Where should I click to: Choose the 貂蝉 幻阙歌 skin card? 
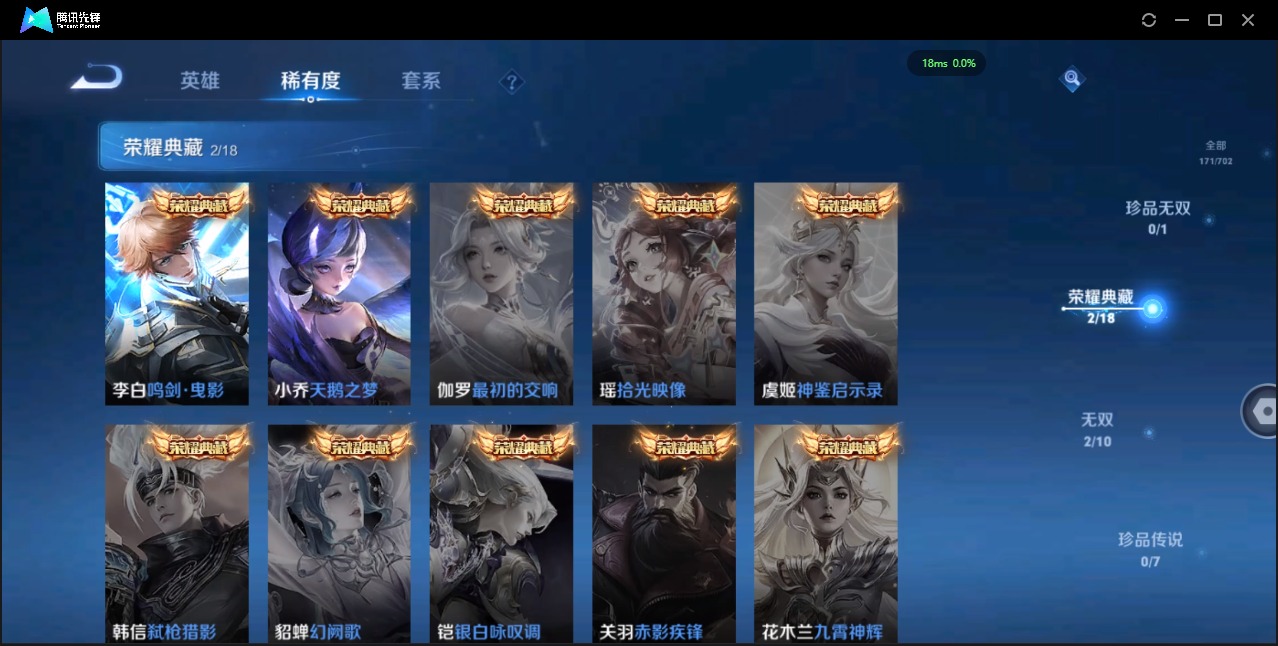339,534
